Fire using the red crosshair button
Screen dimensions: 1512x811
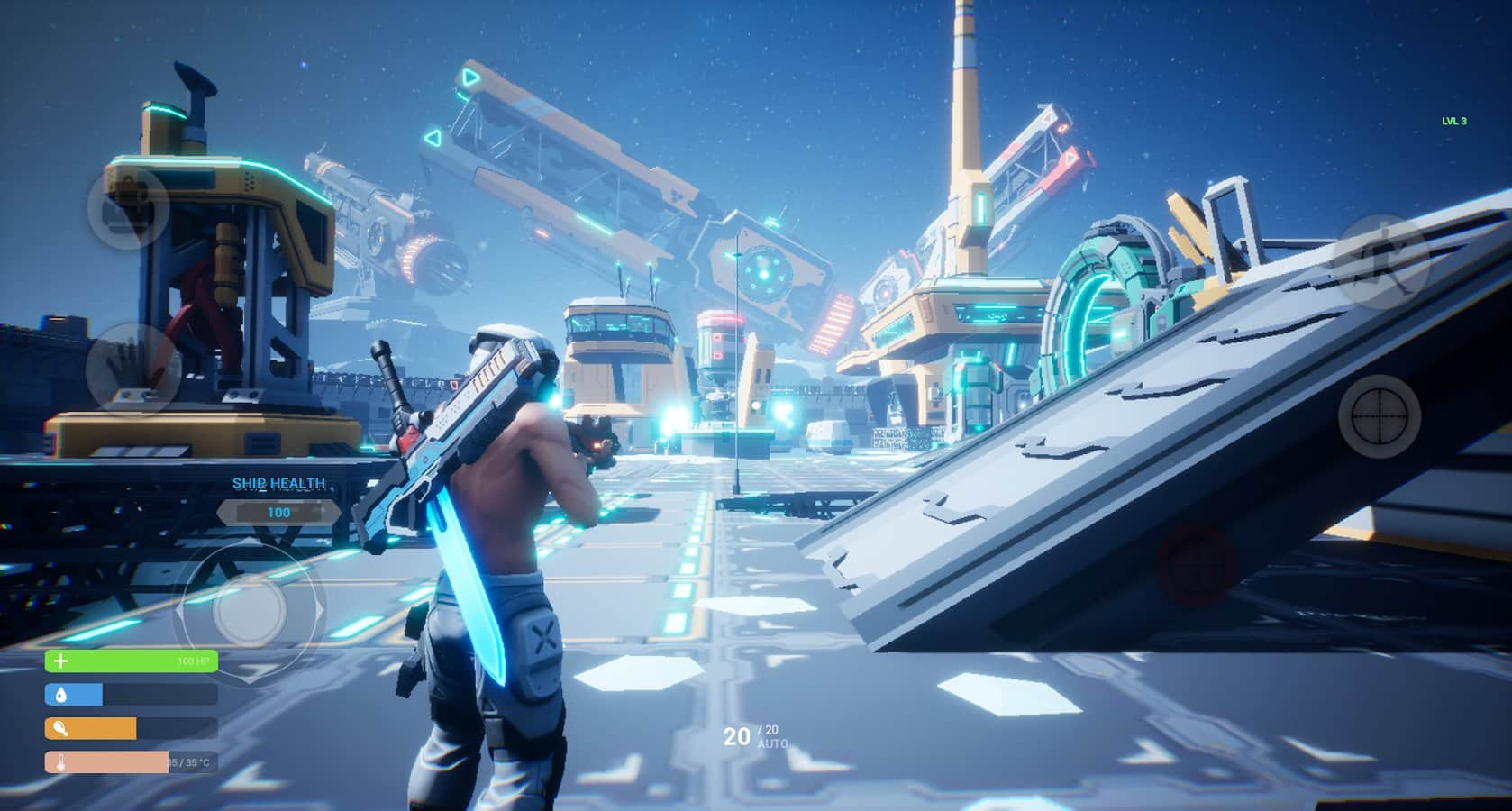(x=1198, y=565)
